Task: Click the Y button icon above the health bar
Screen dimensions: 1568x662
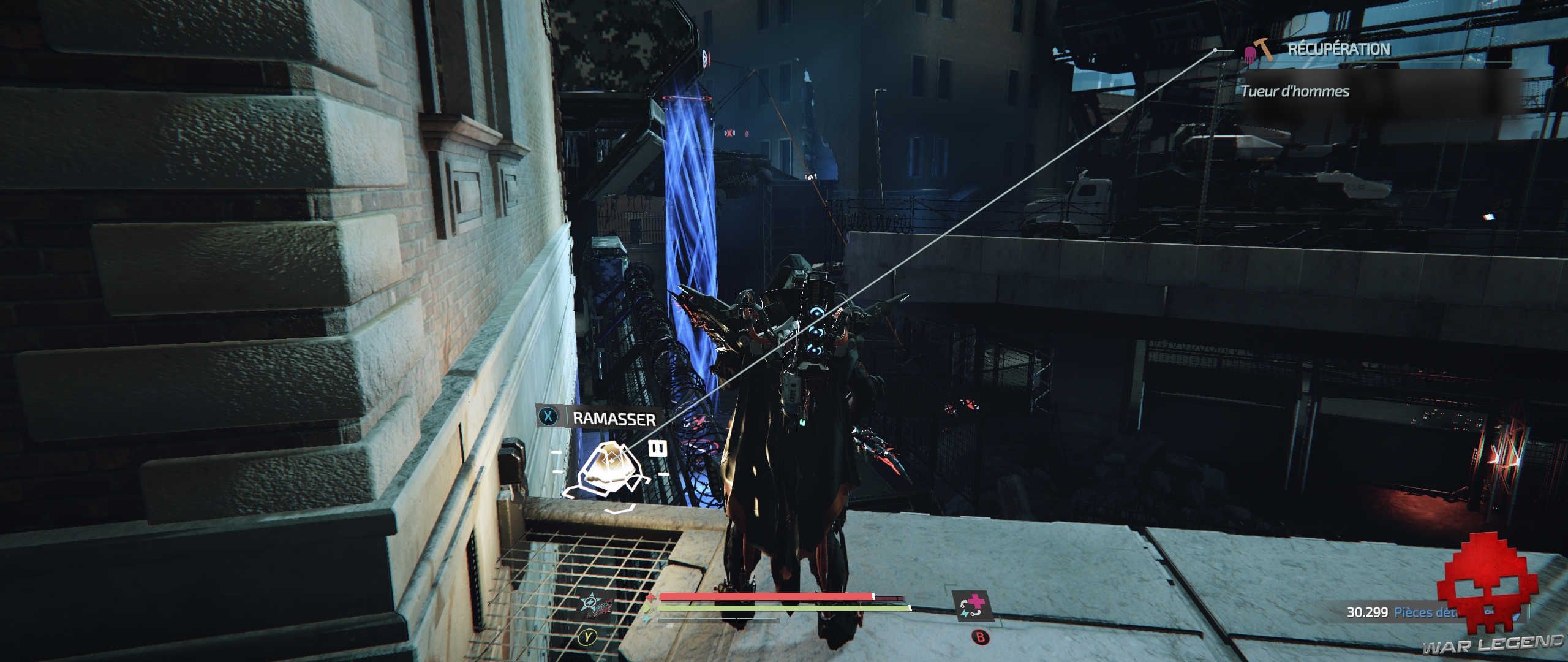Action: (x=587, y=637)
